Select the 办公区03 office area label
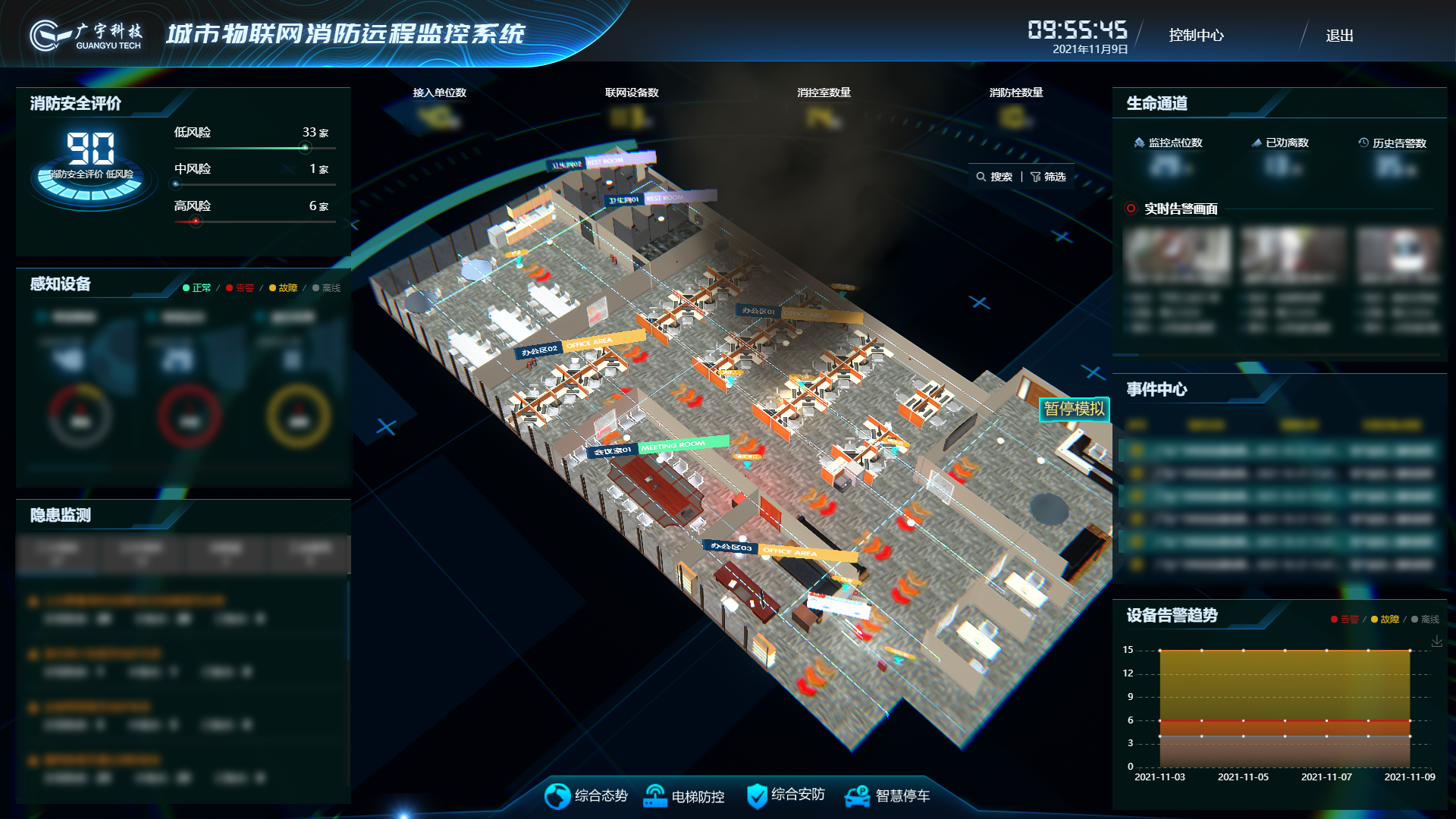1456x819 pixels. point(731,547)
